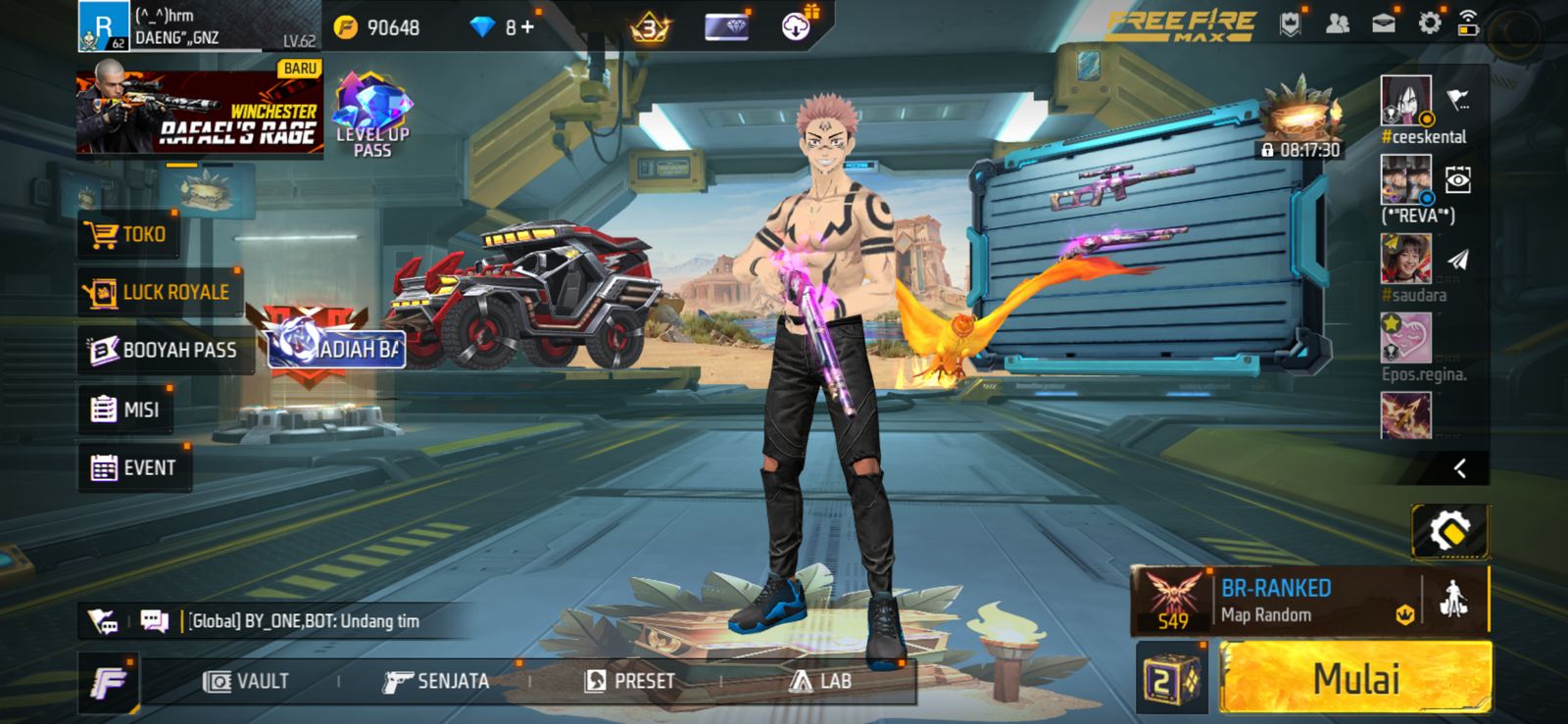
Task: Open the voice chat icon near chat bar
Action: pyautogui.click(x=102, y=620)
